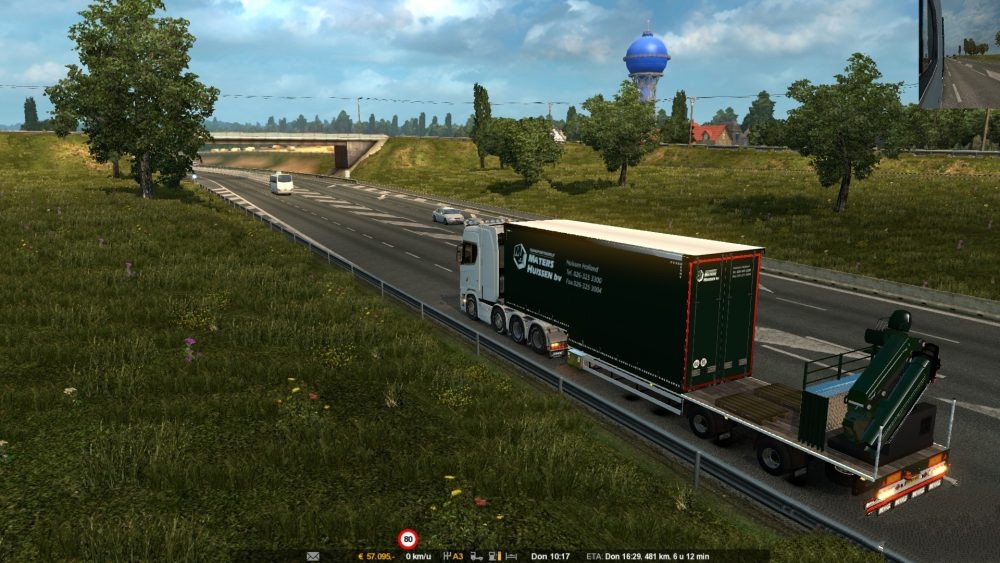Select the trailer status icon

(x=476, y=557)
